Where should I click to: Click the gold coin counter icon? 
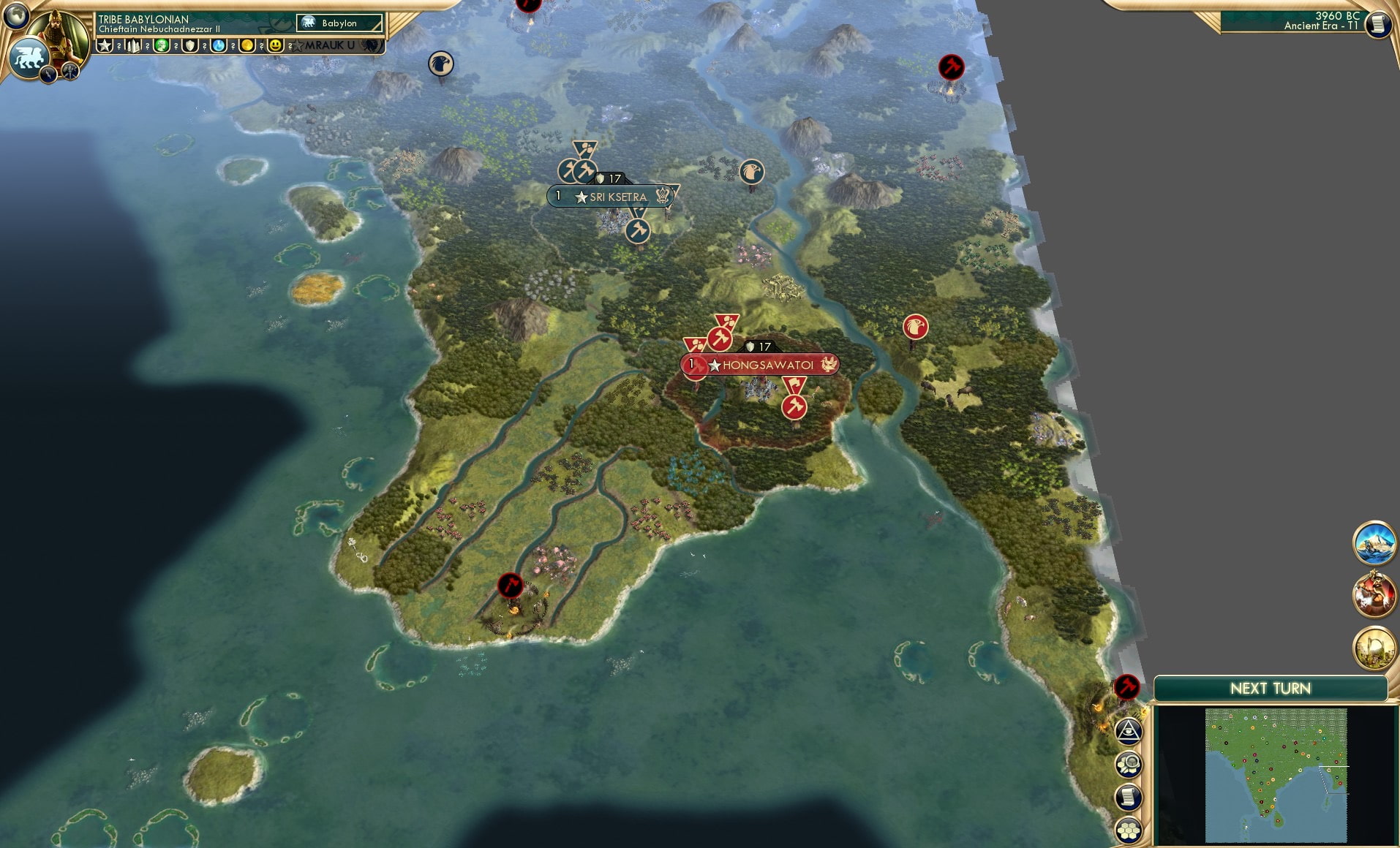tap(249, 45)
